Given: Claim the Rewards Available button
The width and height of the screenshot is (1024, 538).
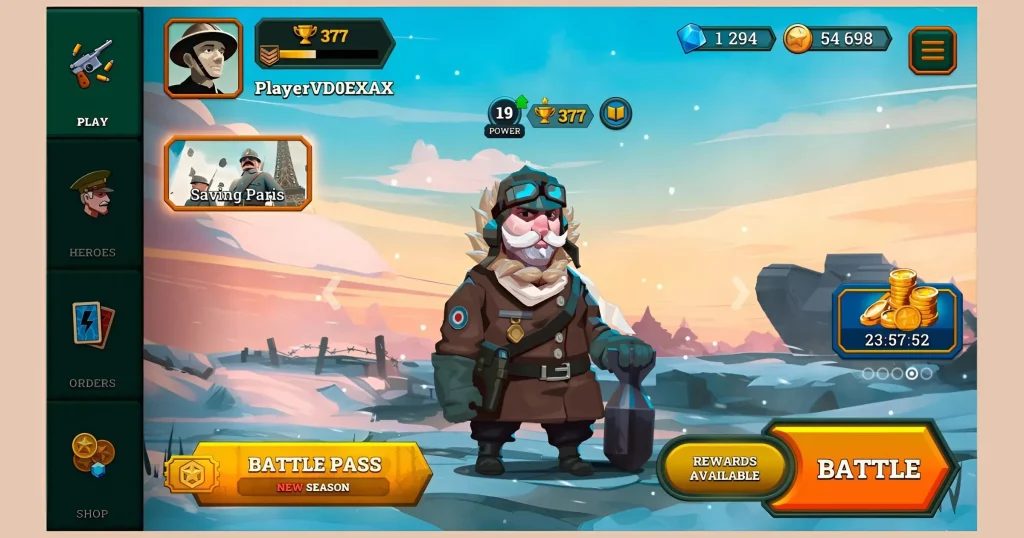Looking at the screenshot, I should tap(725, 469).
